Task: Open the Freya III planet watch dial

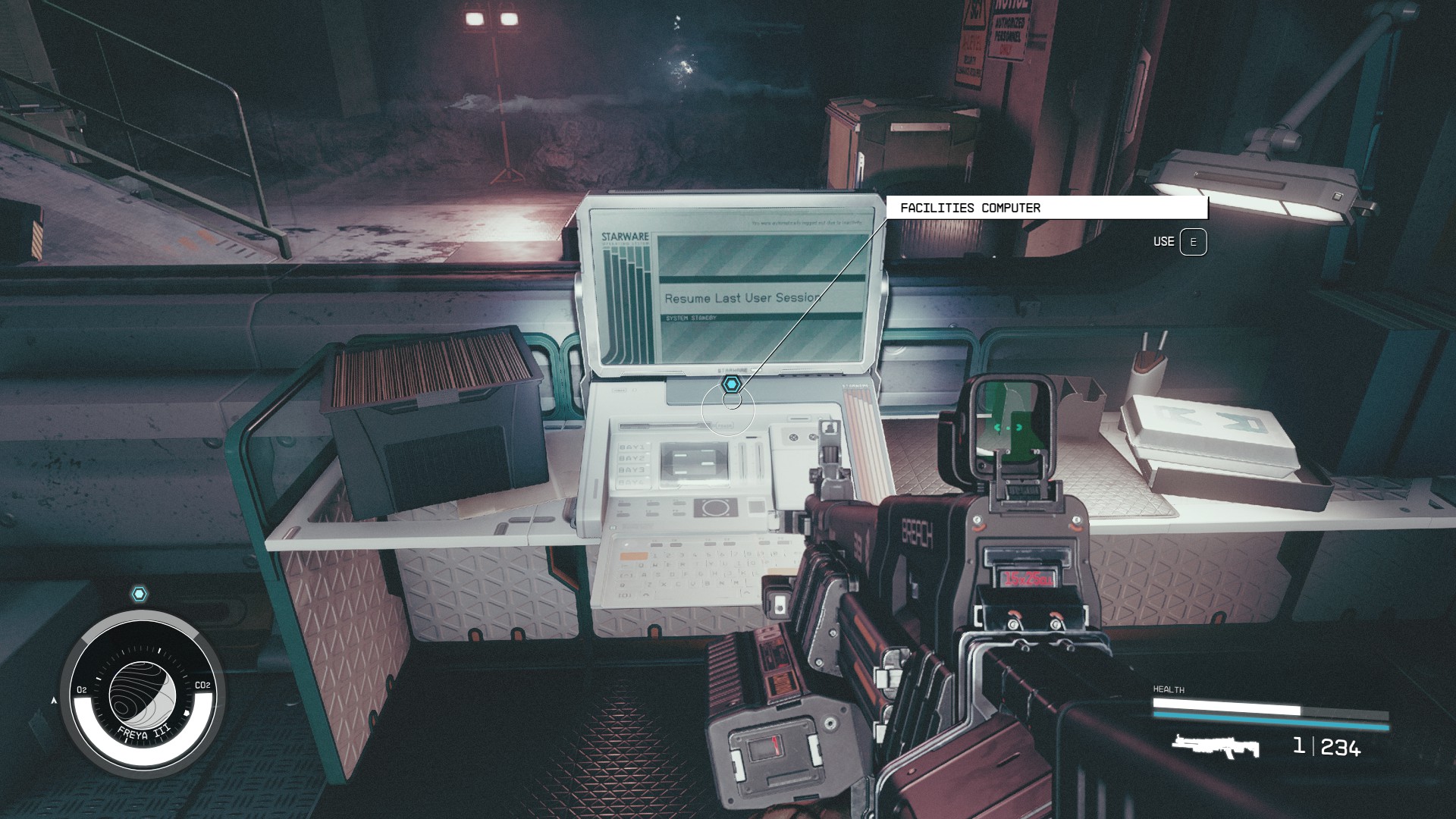Action: tap(142, 694)
